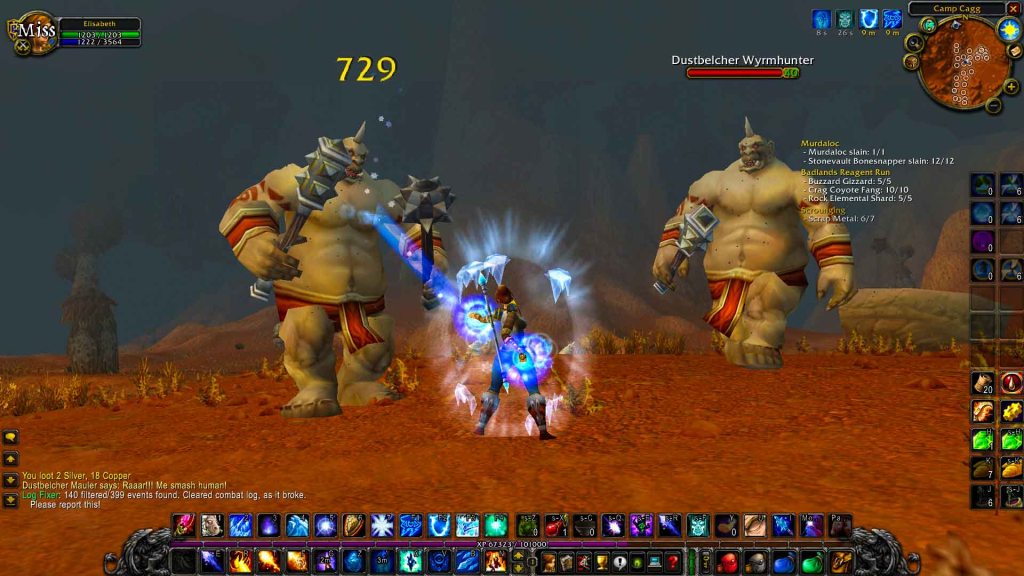Select Elisabeth's player portrait frame
The height and width of the screenshot is (576, 1024).
[x=36, y=31]
